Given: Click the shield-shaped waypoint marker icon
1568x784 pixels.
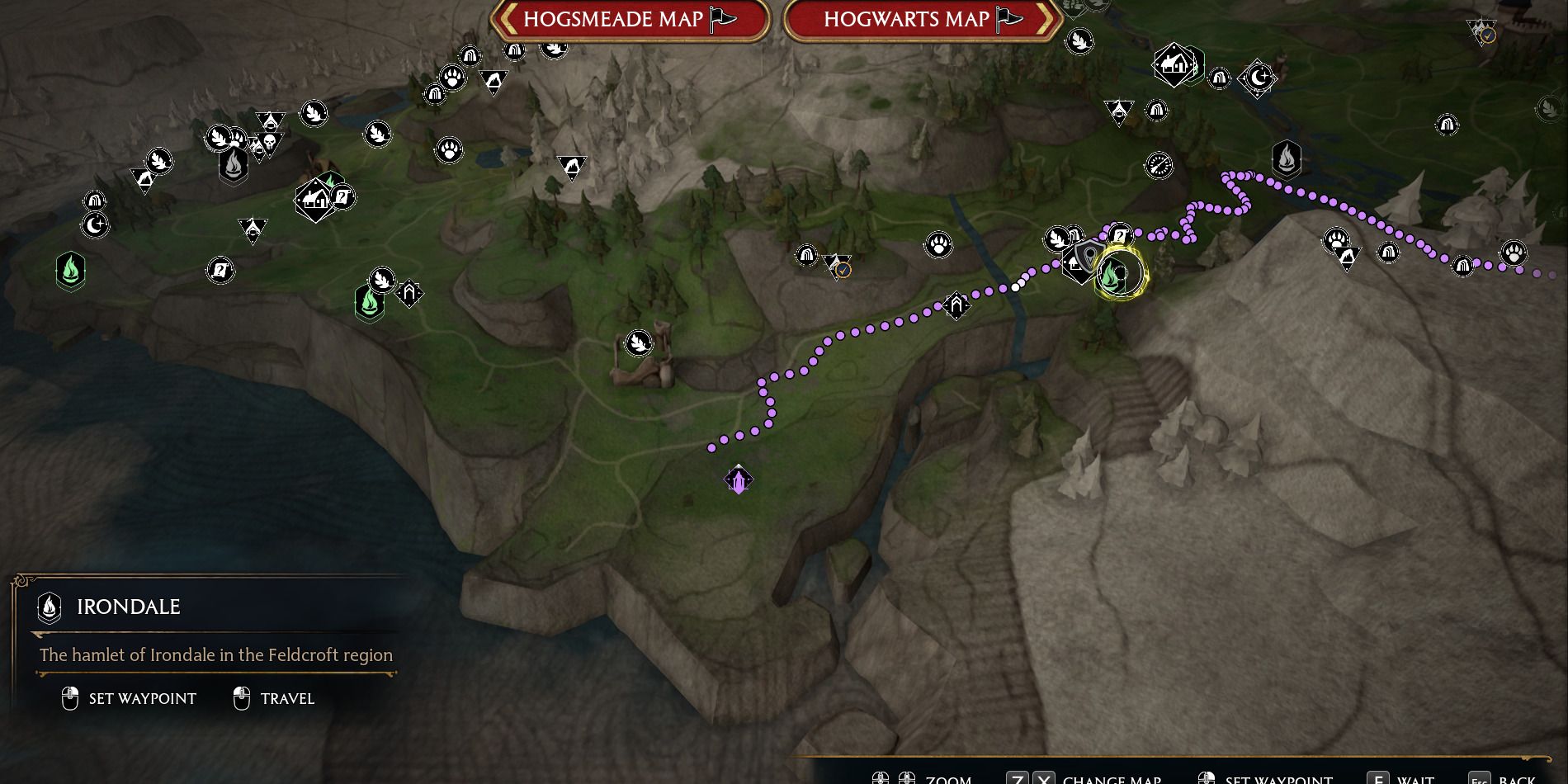Looking at the screenshot, I should point(1089,255).
